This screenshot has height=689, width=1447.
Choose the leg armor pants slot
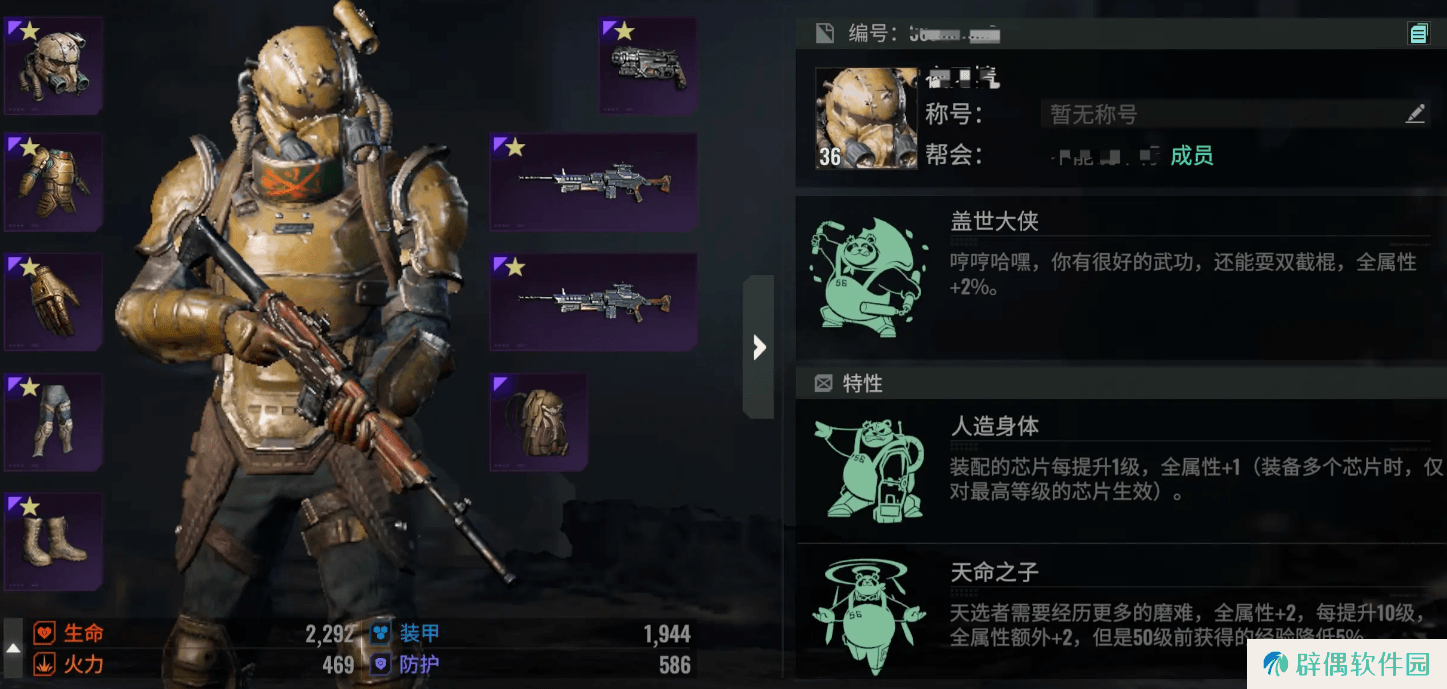click(54, 421)
